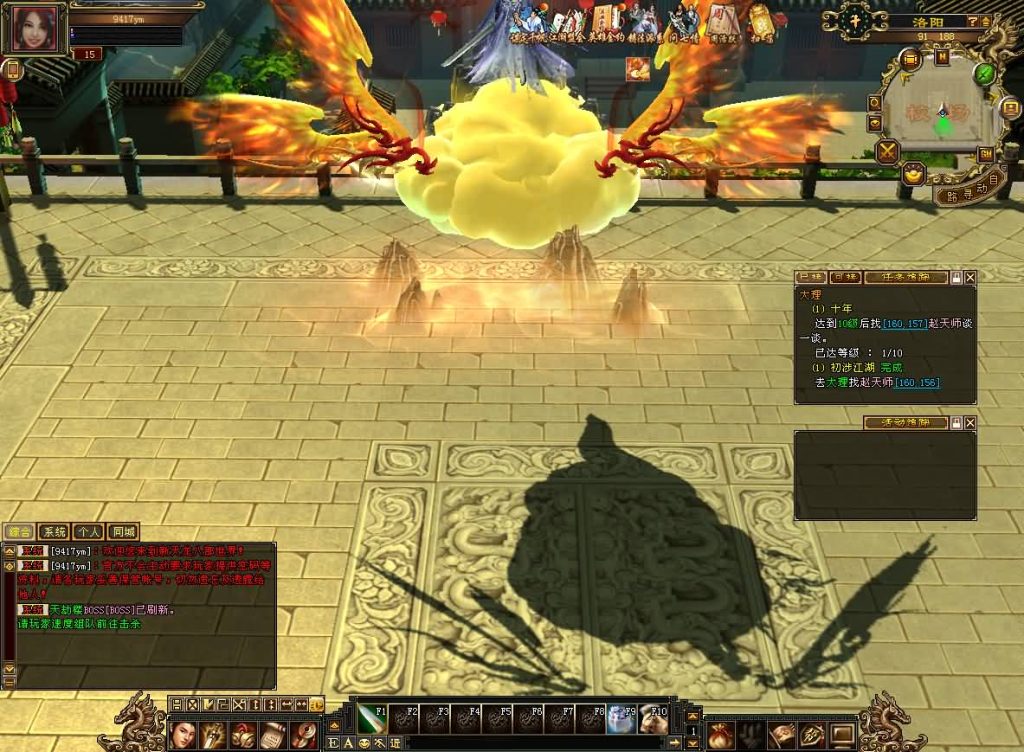Open the gold ingot shop icon
This screenshot has height=752, width=1024.
(x=913, y=174)
